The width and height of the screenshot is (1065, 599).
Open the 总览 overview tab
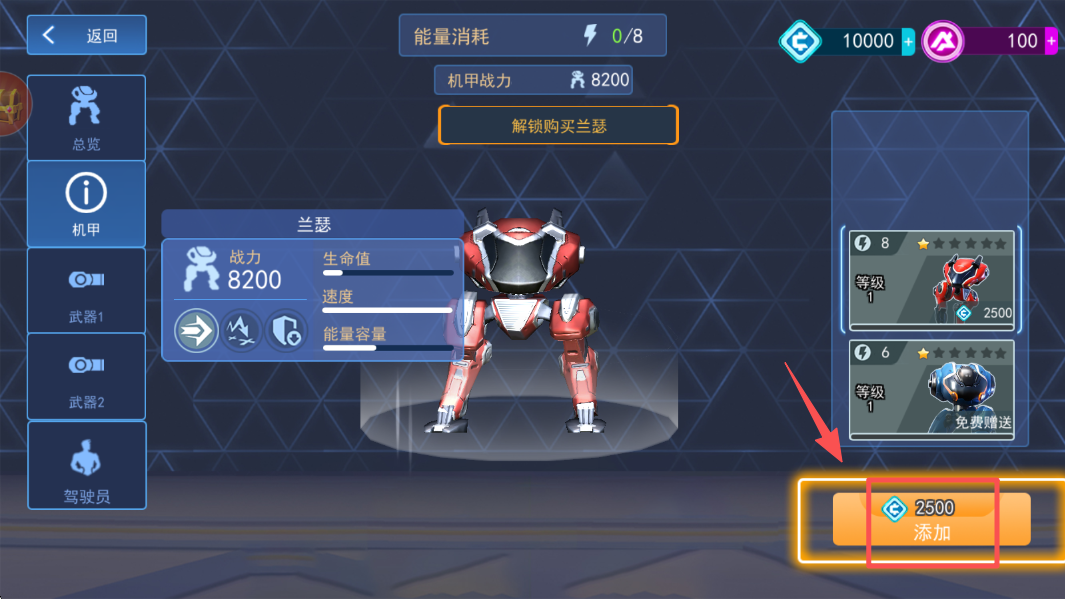(87, 118)
